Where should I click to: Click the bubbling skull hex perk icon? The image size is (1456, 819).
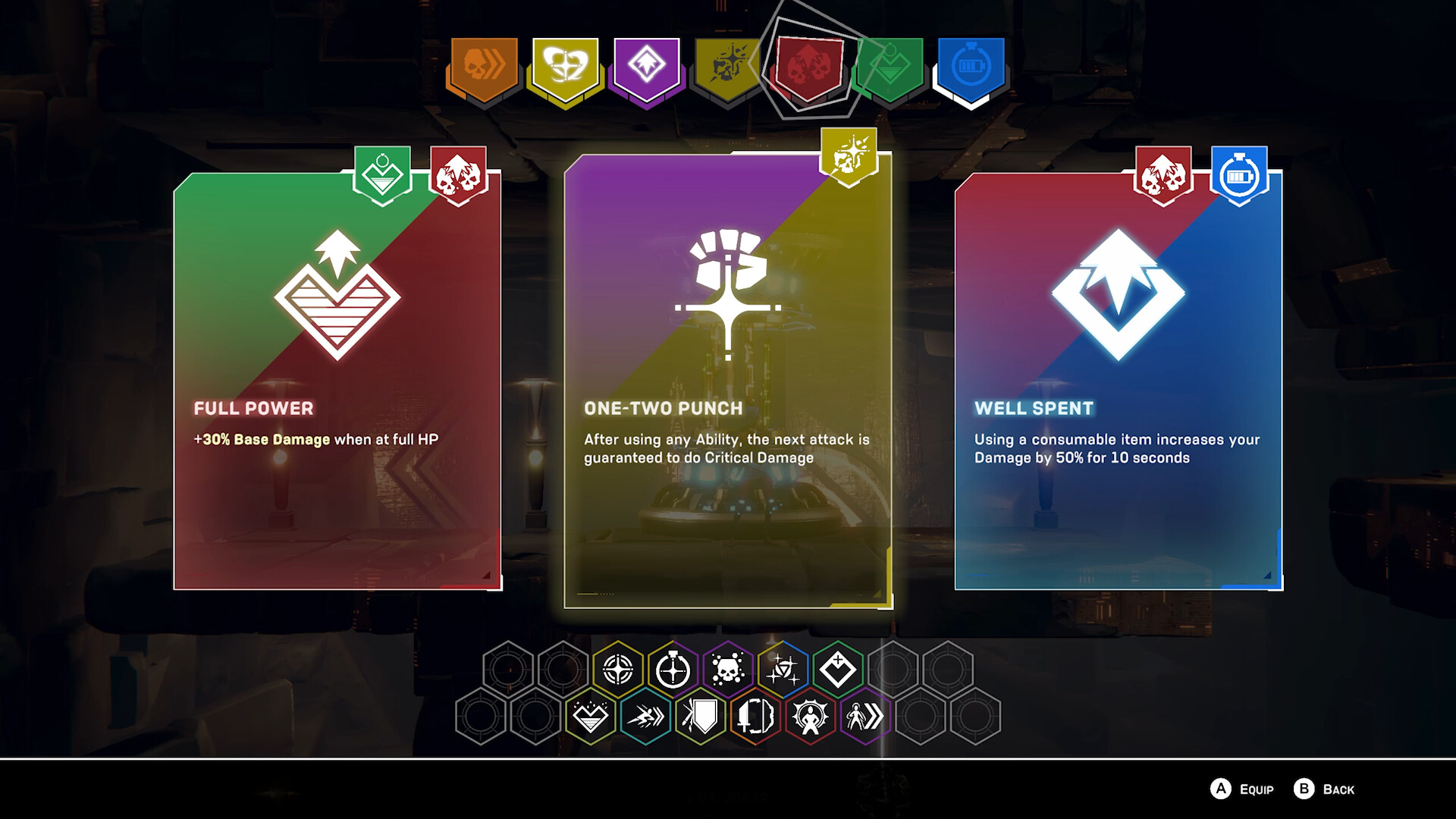728,670
